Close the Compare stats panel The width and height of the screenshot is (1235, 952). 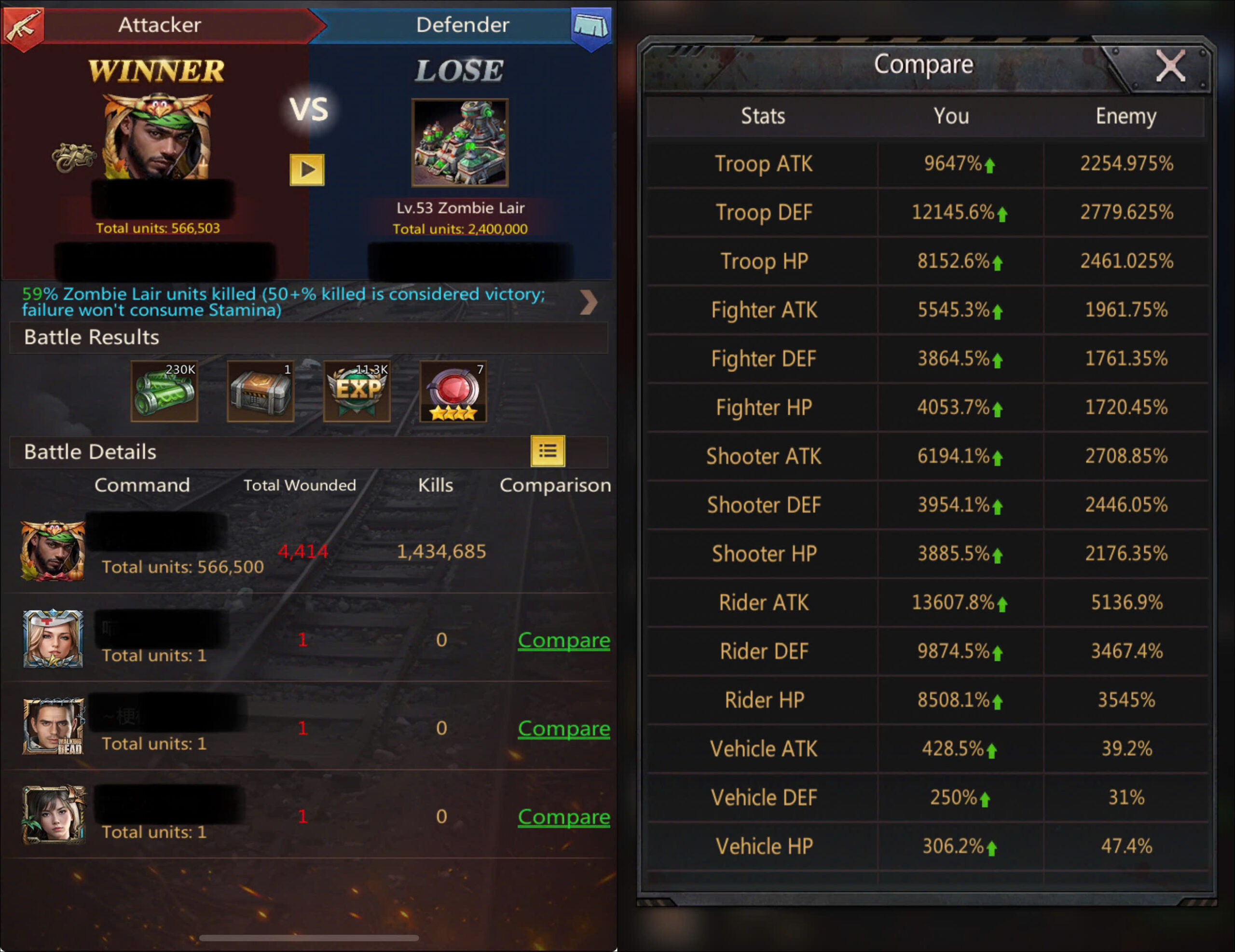1169,67
